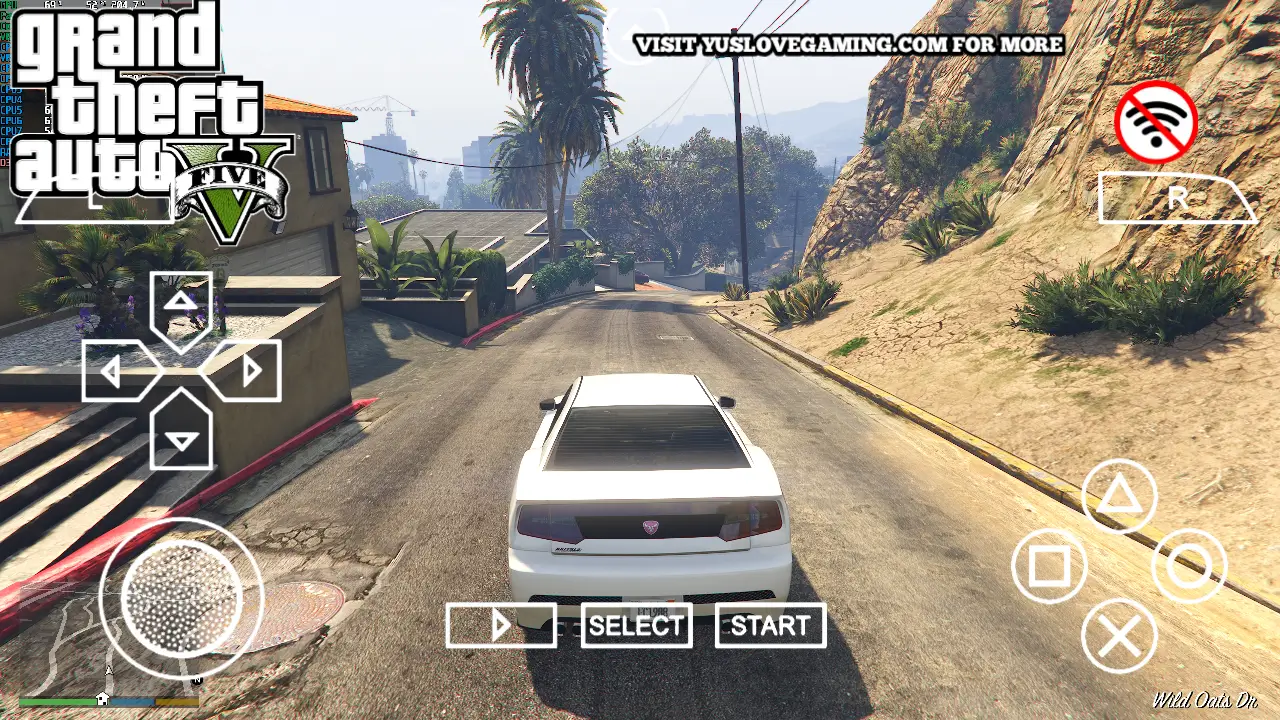Viewport: 1280px width, 720px height.
Task: Tap the square action button
Action: point(1049,567)
